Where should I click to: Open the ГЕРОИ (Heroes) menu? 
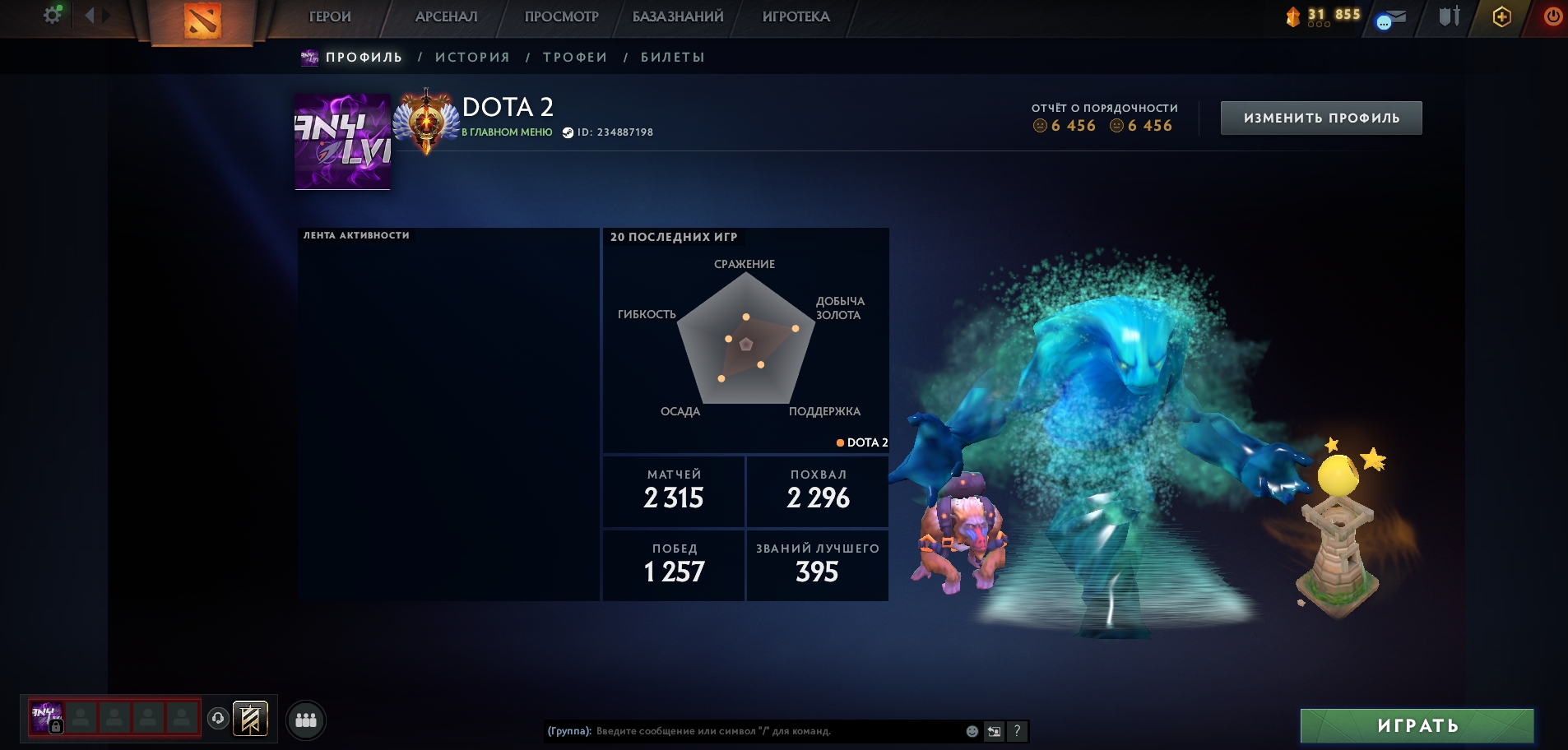330,16
